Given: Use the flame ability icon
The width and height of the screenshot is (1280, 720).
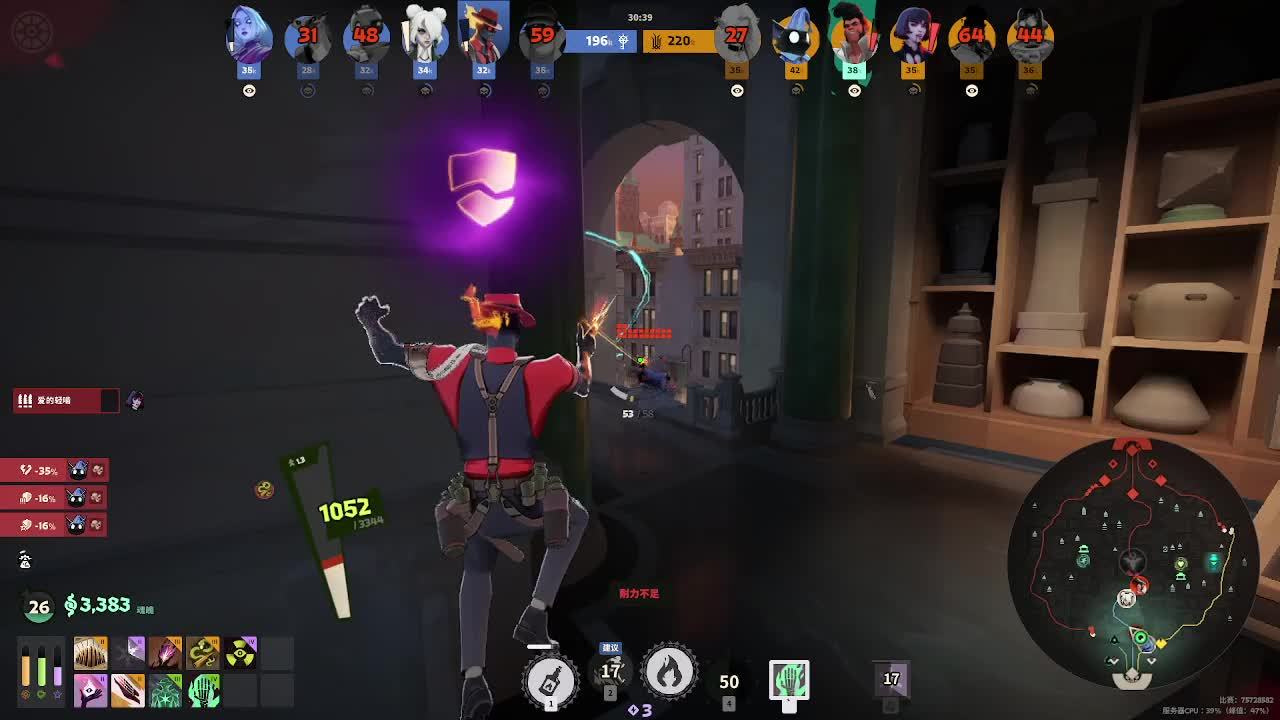Looking at the screenshot, I should [x=670, y=673].
